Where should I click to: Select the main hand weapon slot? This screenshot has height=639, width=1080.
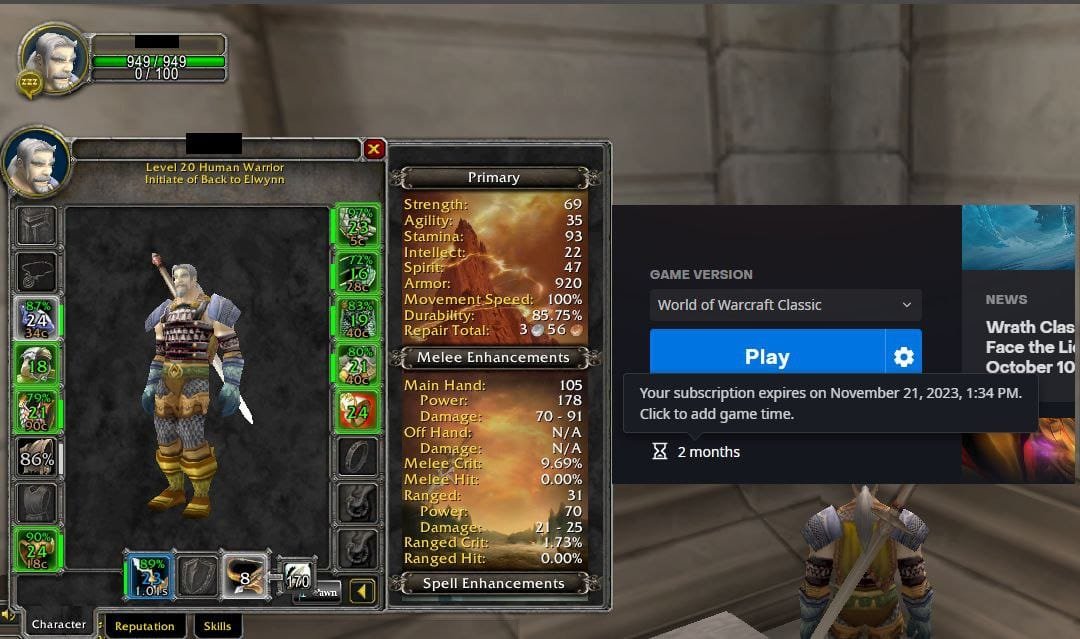tap(150, 575)
